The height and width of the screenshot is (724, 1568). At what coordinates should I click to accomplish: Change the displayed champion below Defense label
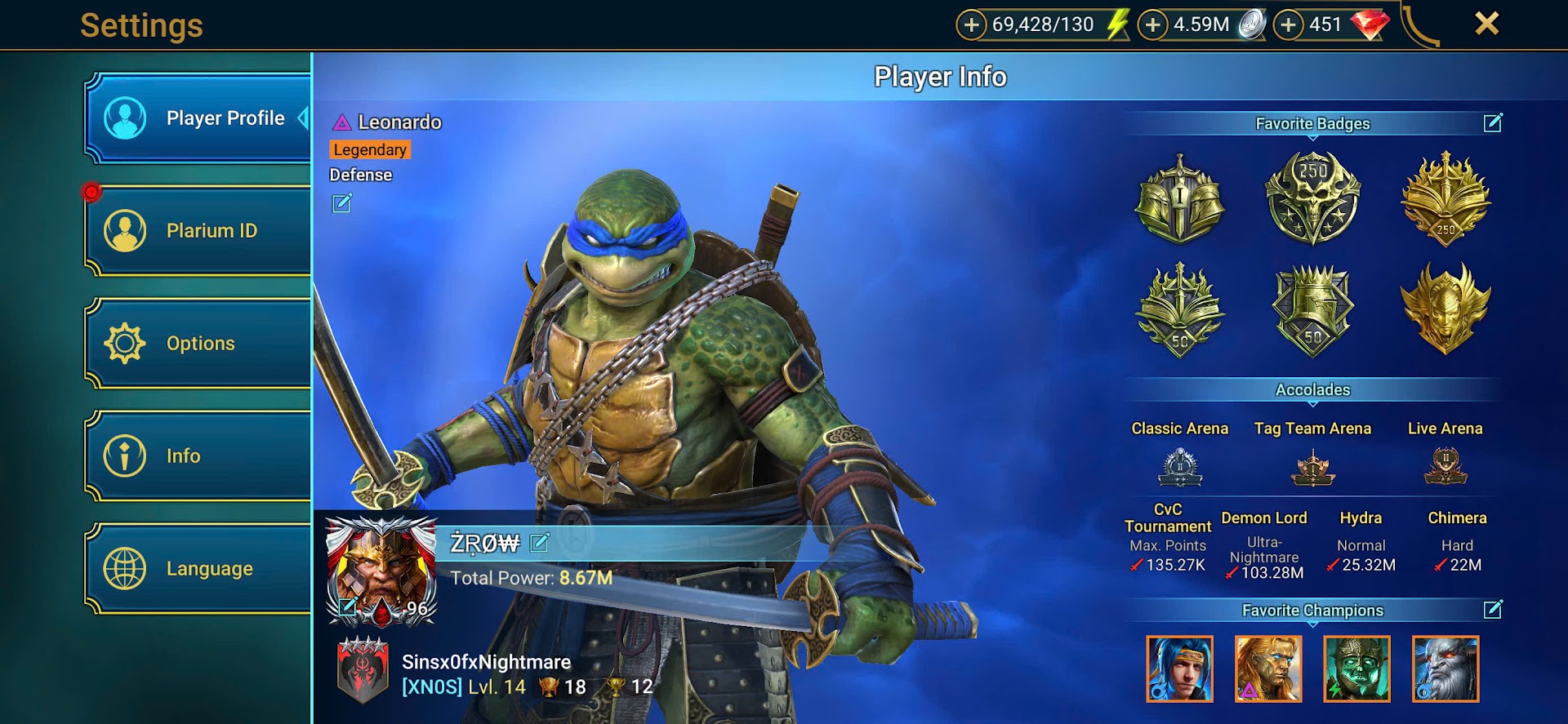[x=342, y=203]
